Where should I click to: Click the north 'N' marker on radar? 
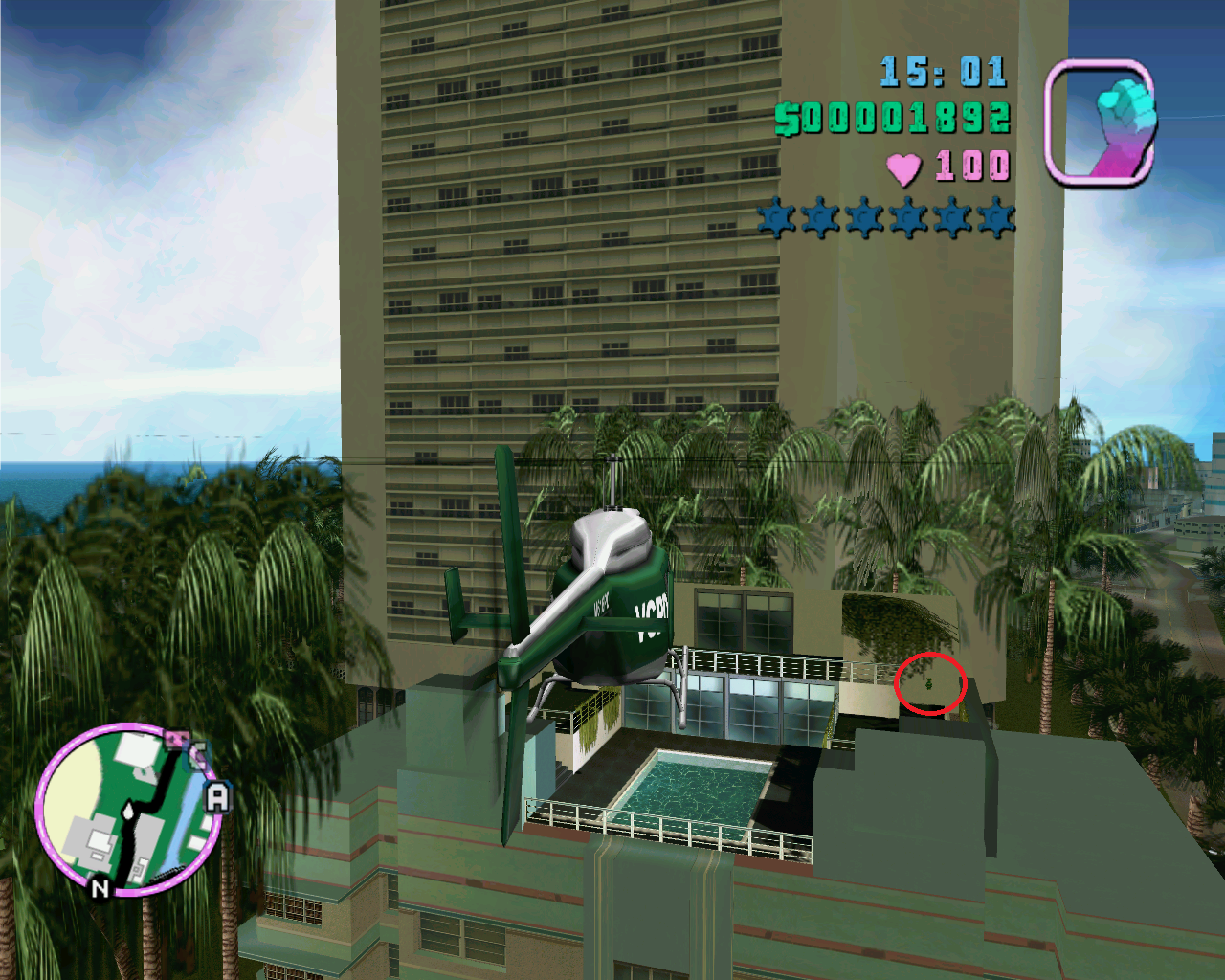pos(100,888)
